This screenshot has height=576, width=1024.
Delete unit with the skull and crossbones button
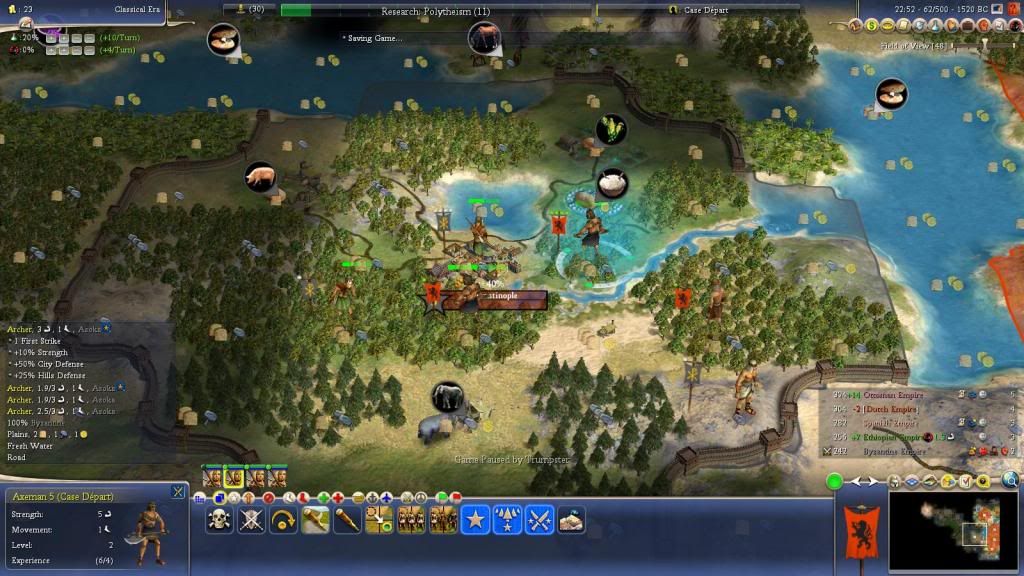(x=220, y=519)
